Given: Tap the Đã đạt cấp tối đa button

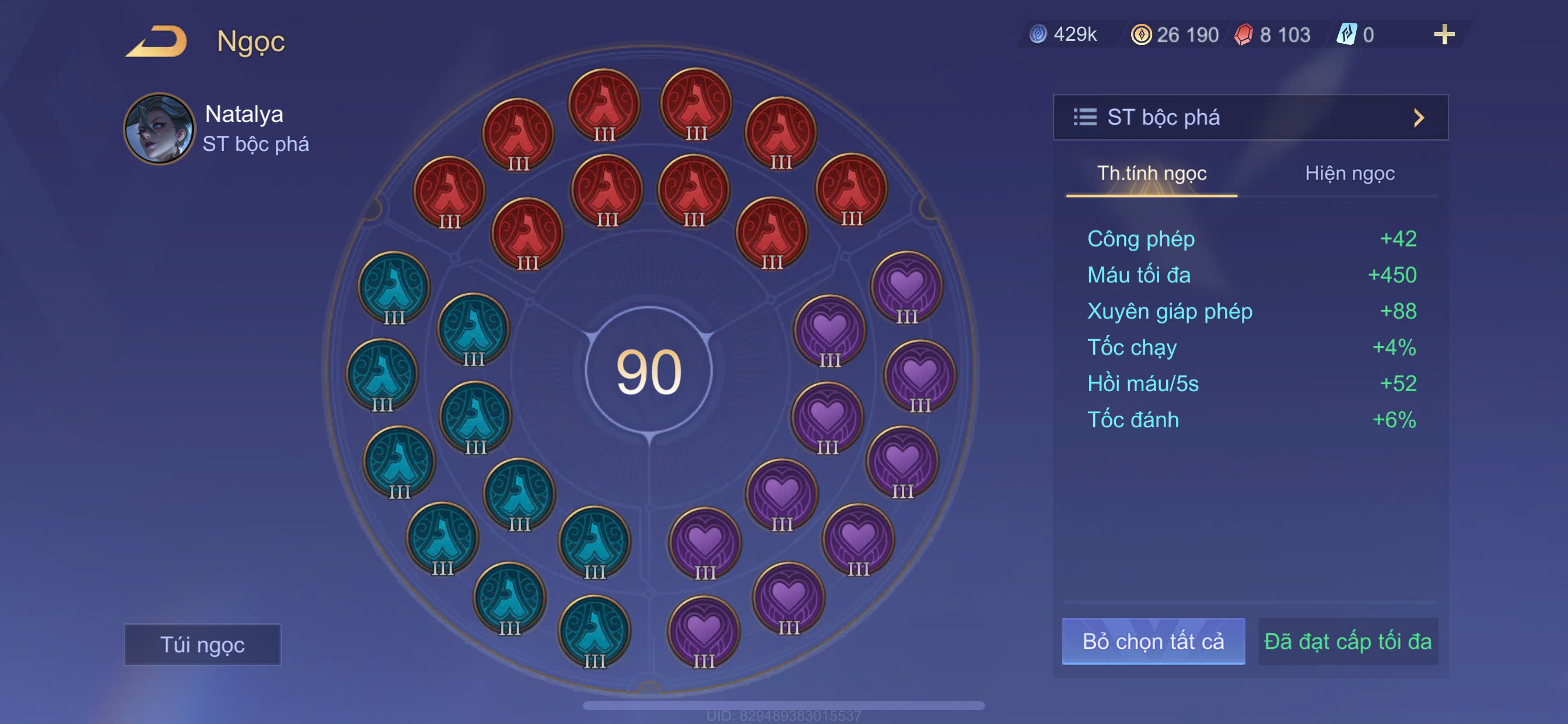Looking at the screenshot, I should pyautogui.click(x=1347, y=641).
